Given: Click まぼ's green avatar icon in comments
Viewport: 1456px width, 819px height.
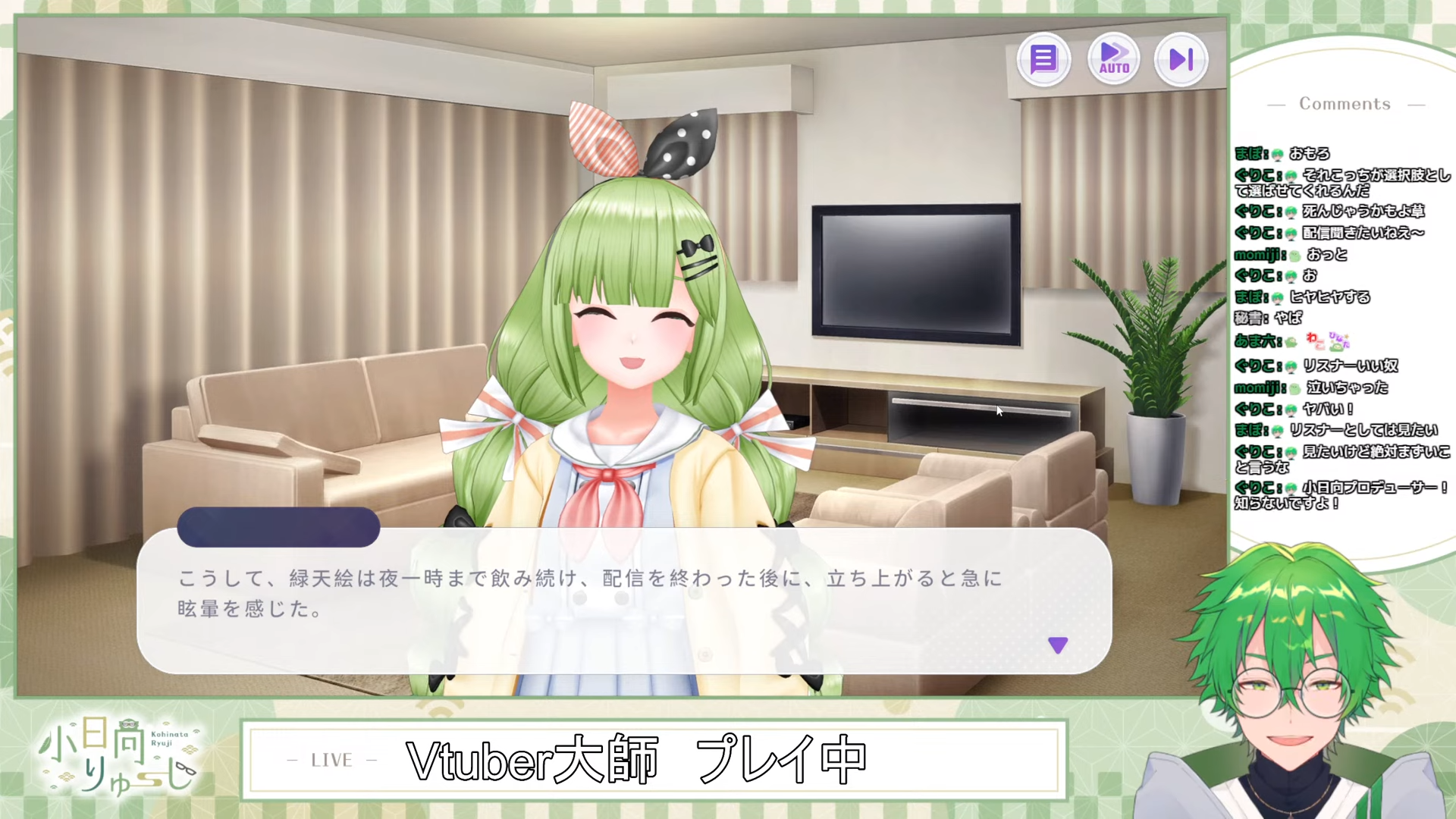Looking at the screenshot, I should click(x=1279, y=155).
